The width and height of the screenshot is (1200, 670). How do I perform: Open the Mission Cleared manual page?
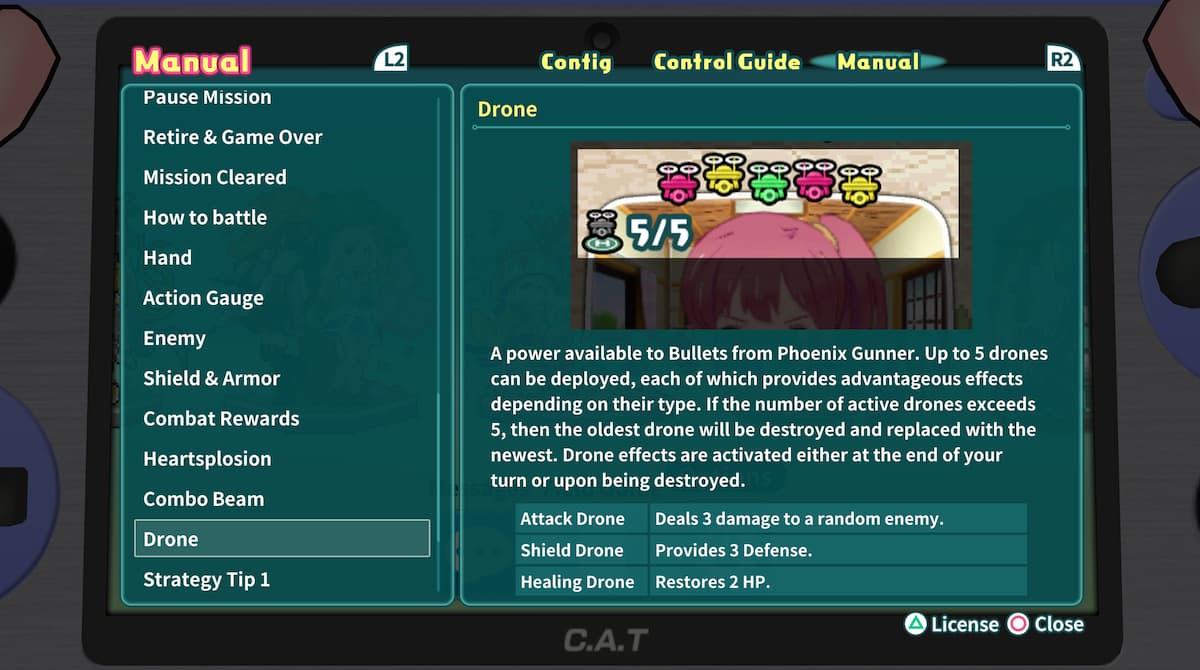coord(214,177)
